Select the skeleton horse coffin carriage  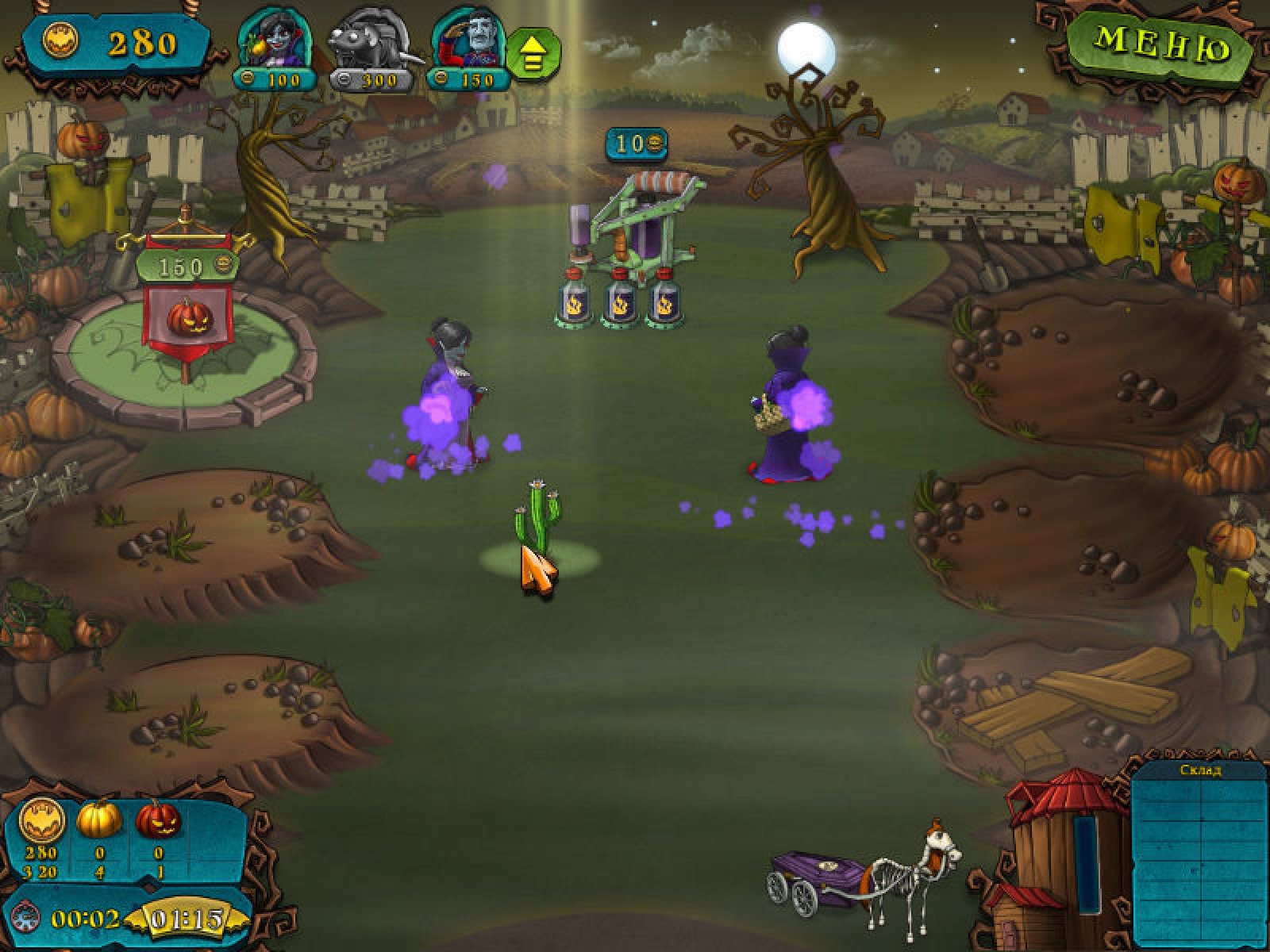pos(865,877)
